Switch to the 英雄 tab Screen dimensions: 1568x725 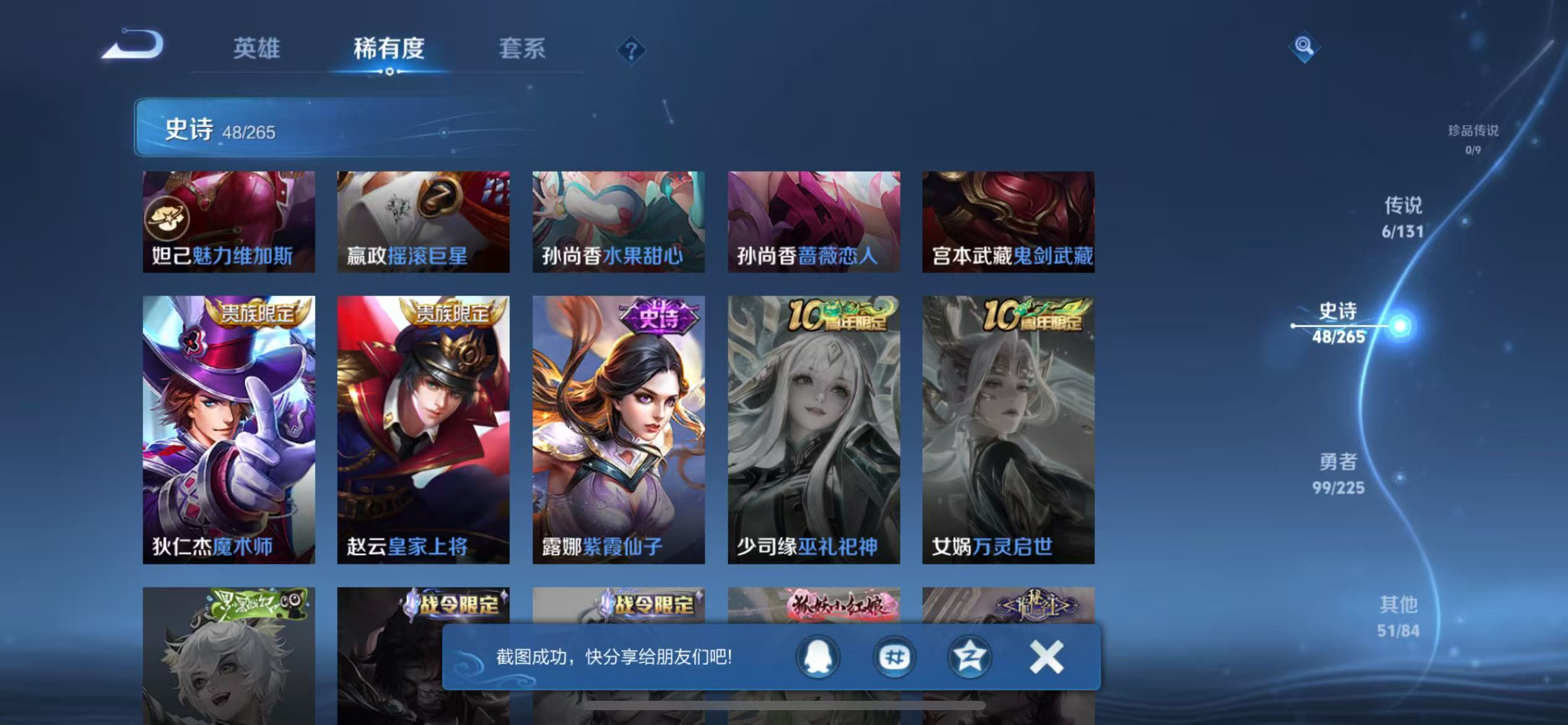click(x=257, y=48)
